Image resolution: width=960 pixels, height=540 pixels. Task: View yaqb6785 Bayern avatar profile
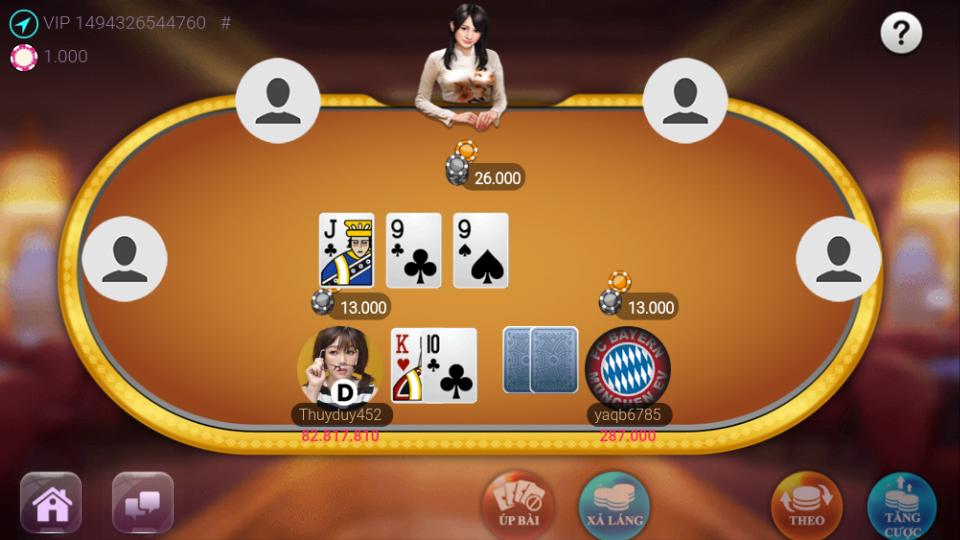[628, 366]
